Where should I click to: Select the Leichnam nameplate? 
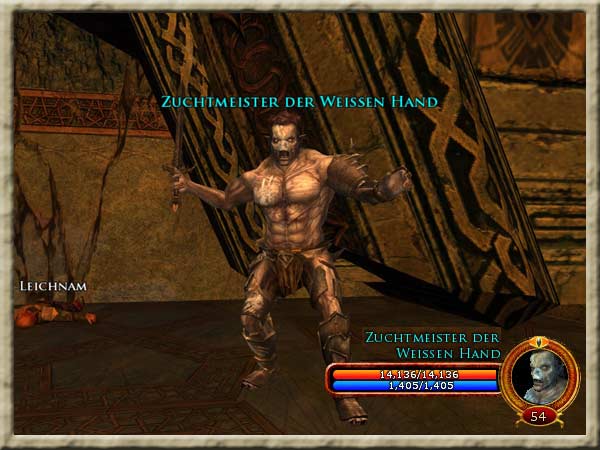coord(53,286)
